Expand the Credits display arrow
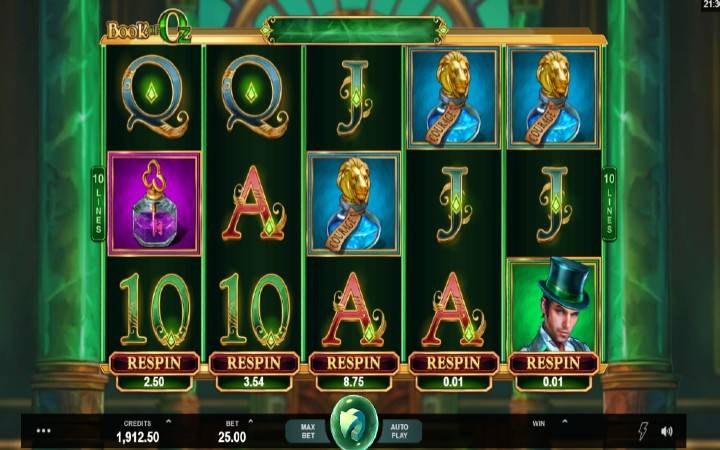This screenshot has width=720, height=450. coord(167,422)
